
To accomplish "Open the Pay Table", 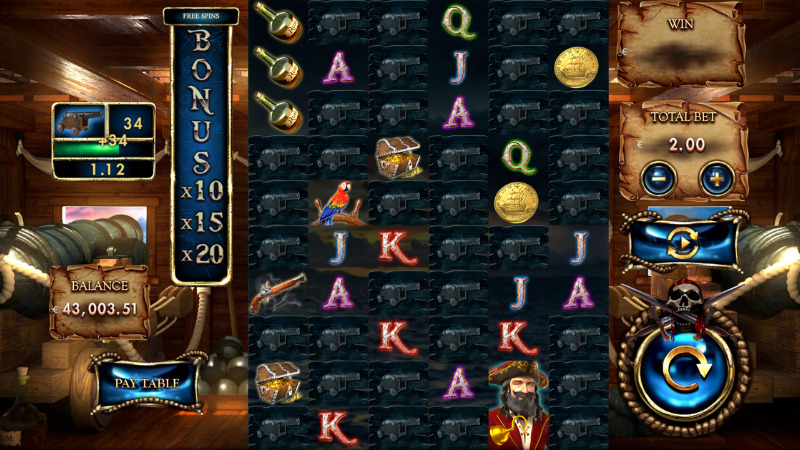I will pos(146,382).
